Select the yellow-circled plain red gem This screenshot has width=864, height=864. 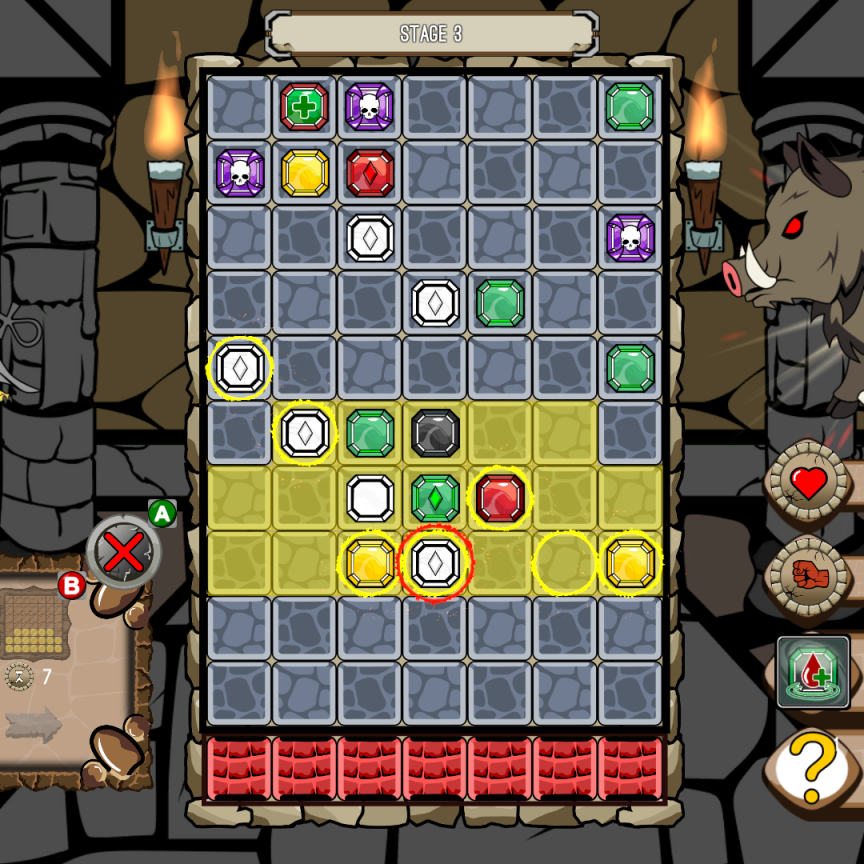click(x=501, y=498)
